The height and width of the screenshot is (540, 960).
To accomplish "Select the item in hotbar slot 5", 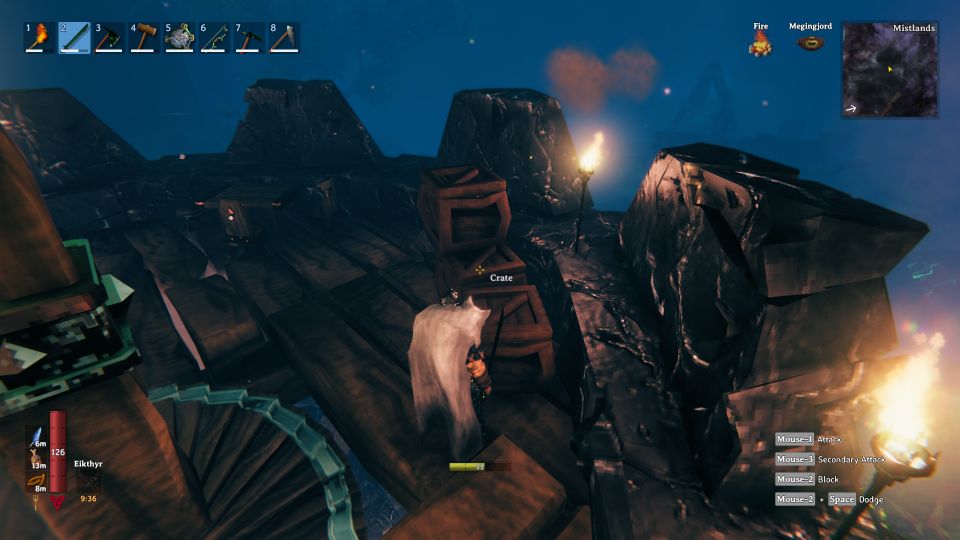I will point(180,38).
